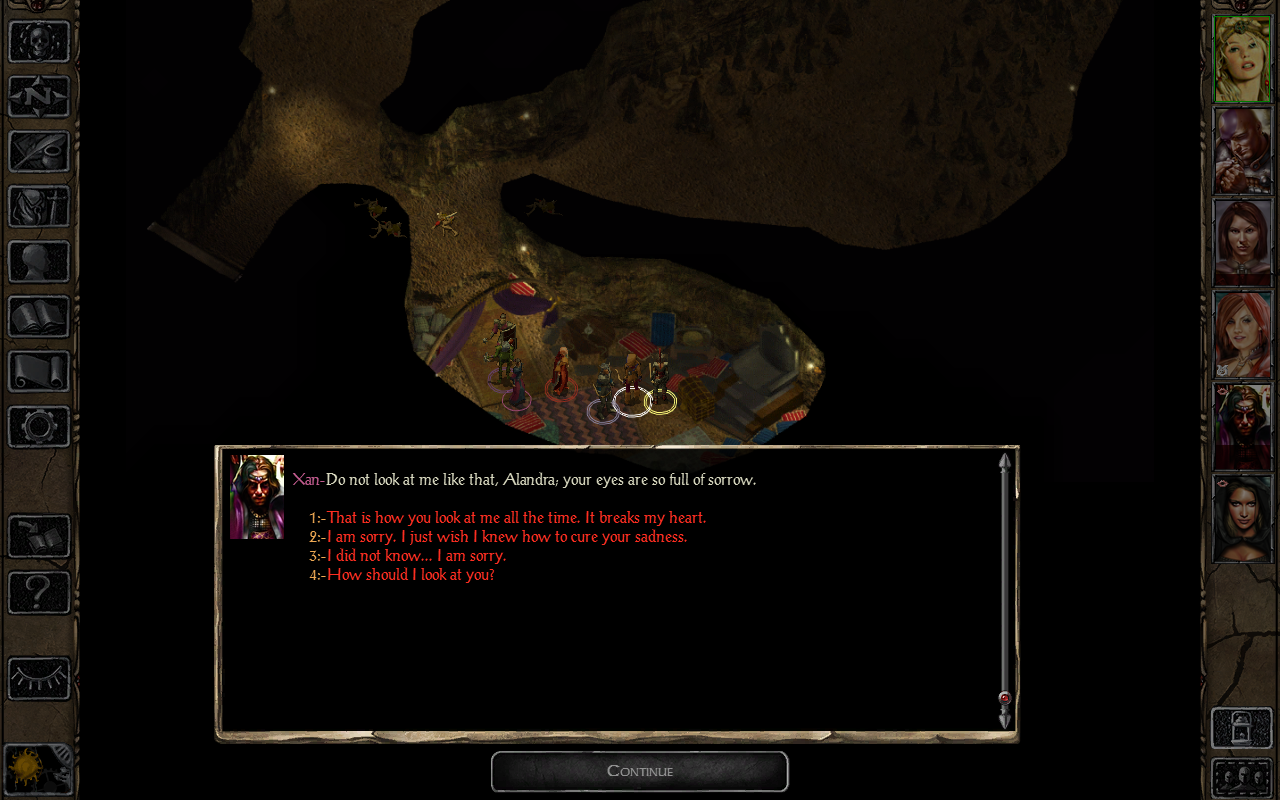Image resolution: width=1280 pixels, height=800 pixels.
Task: Open game options with the gear icon
Action: point(39,427)
